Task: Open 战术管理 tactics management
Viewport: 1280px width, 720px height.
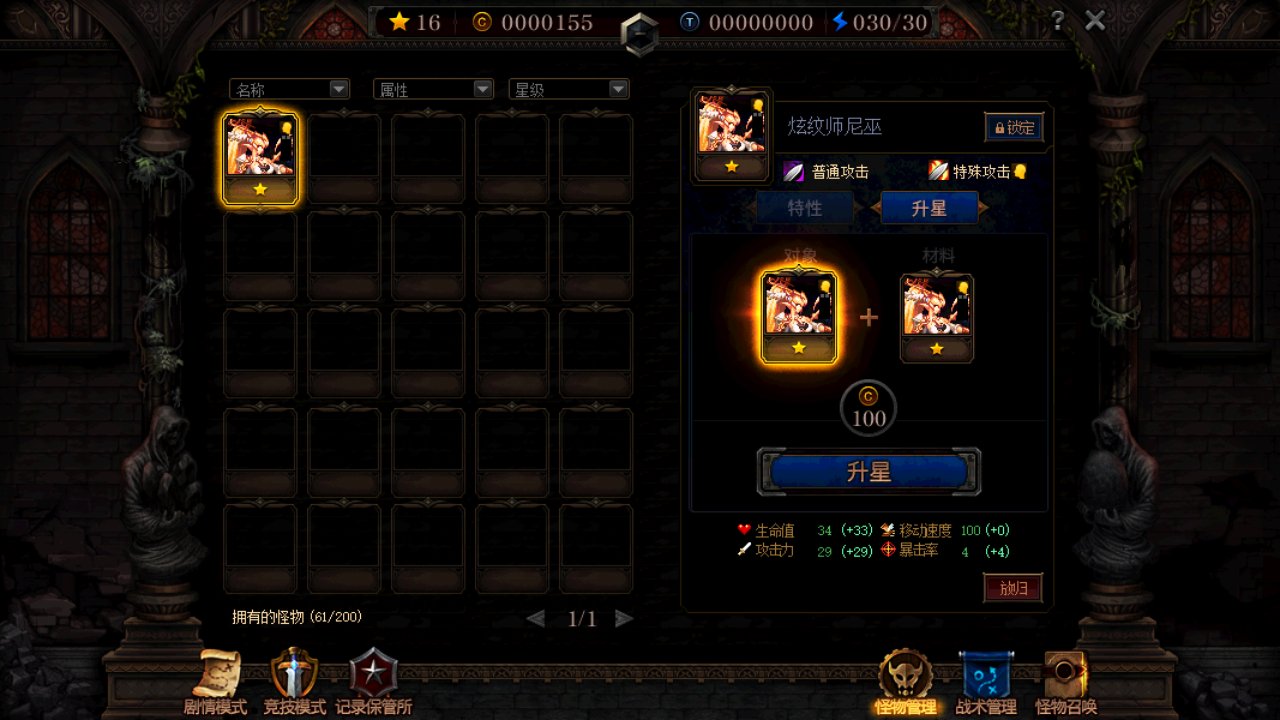Action: [985, 682]
